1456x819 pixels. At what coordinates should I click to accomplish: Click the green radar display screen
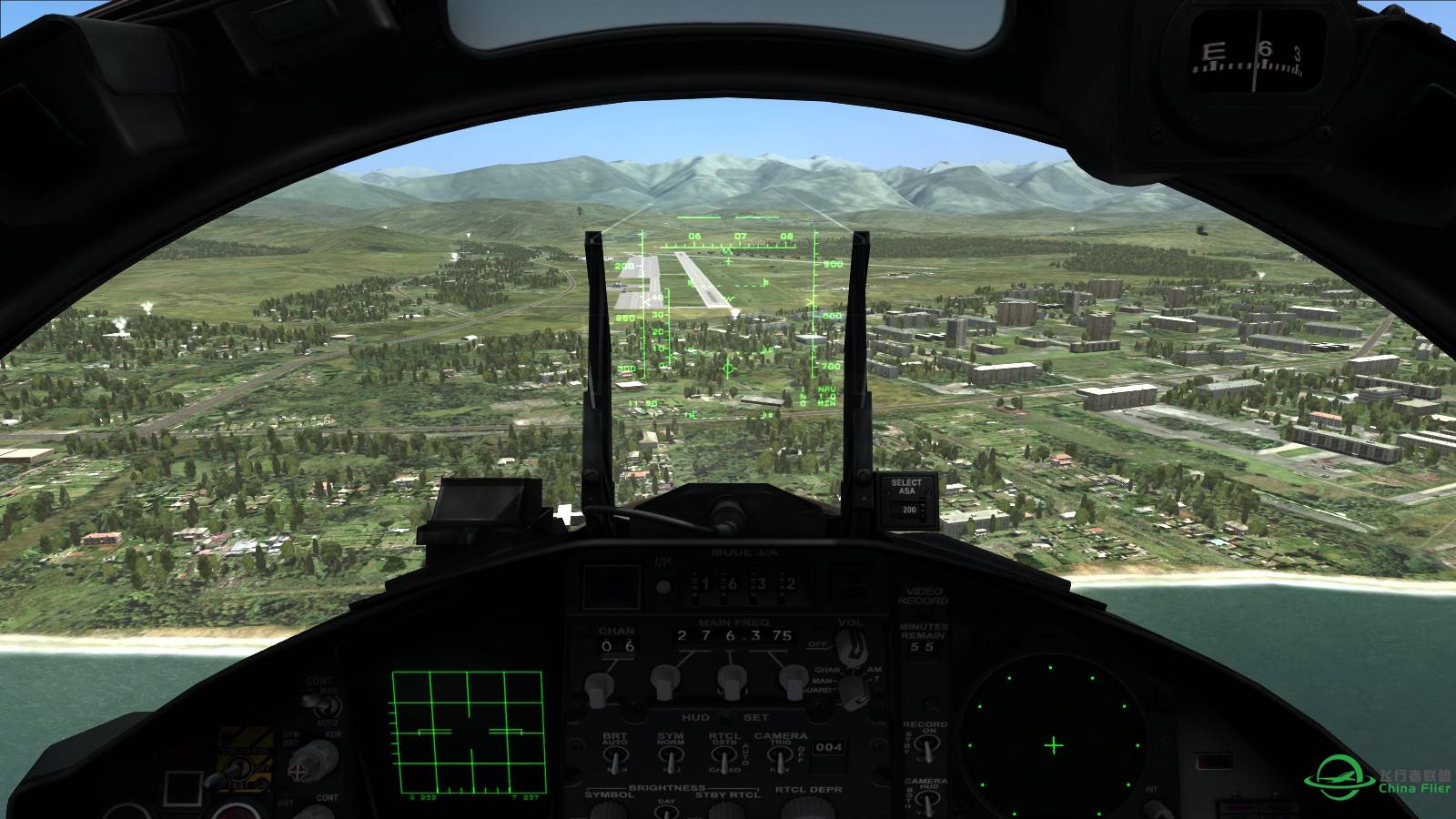[x=469, y=733]
